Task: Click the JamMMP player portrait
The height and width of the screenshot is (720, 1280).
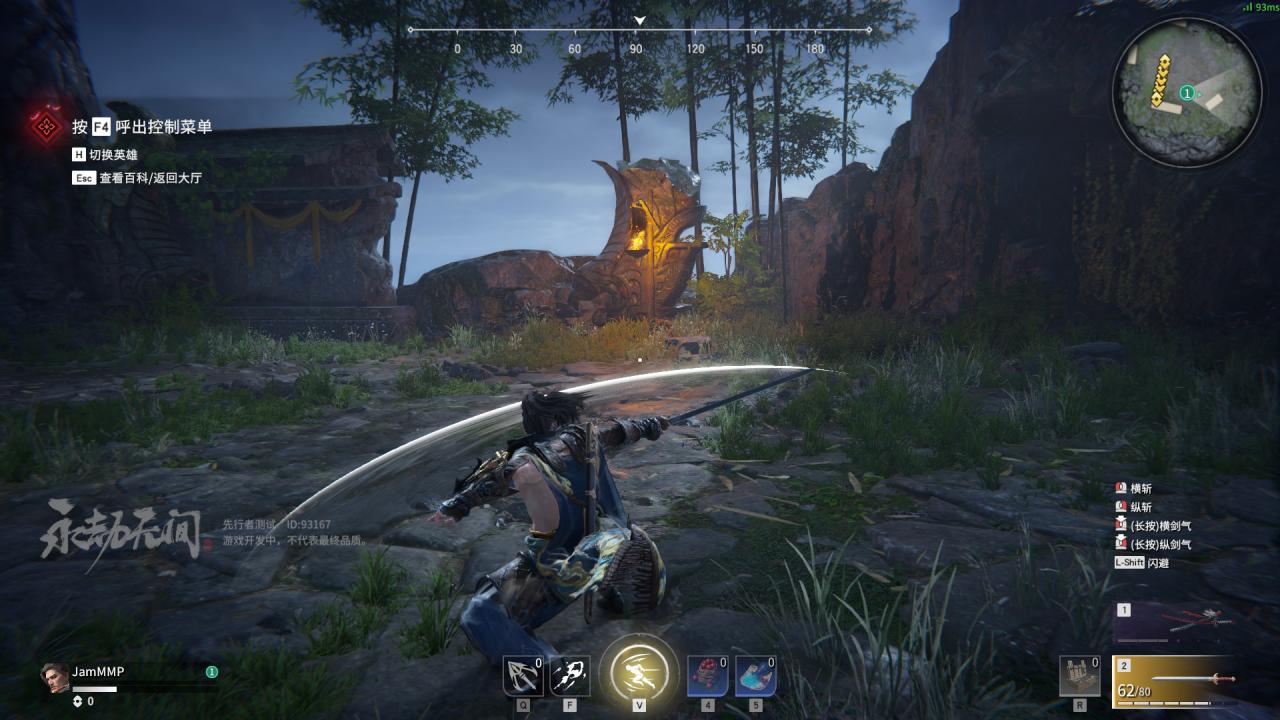Action: 55,675
